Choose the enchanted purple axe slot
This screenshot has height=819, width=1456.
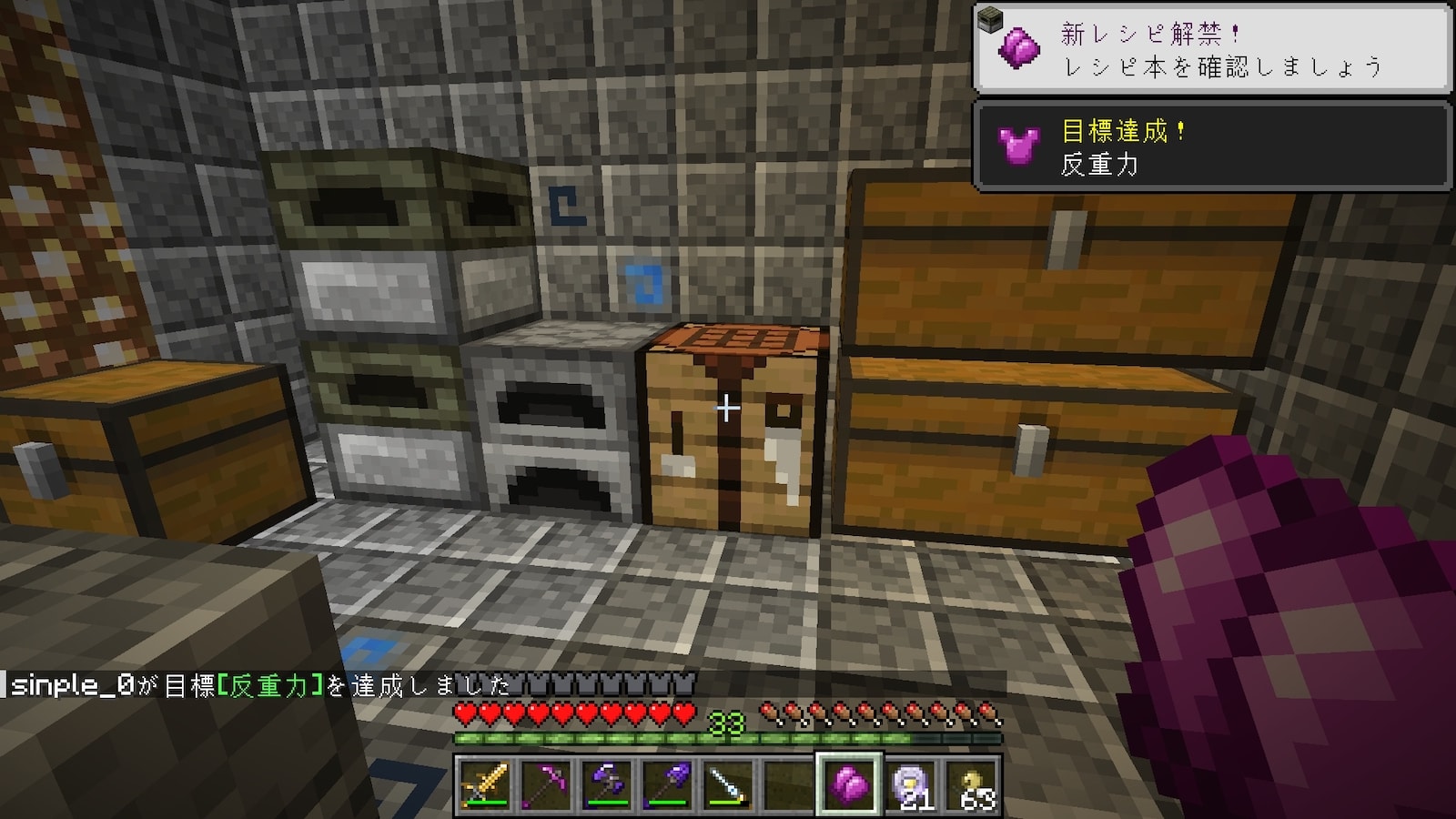[x=606, y=784]
